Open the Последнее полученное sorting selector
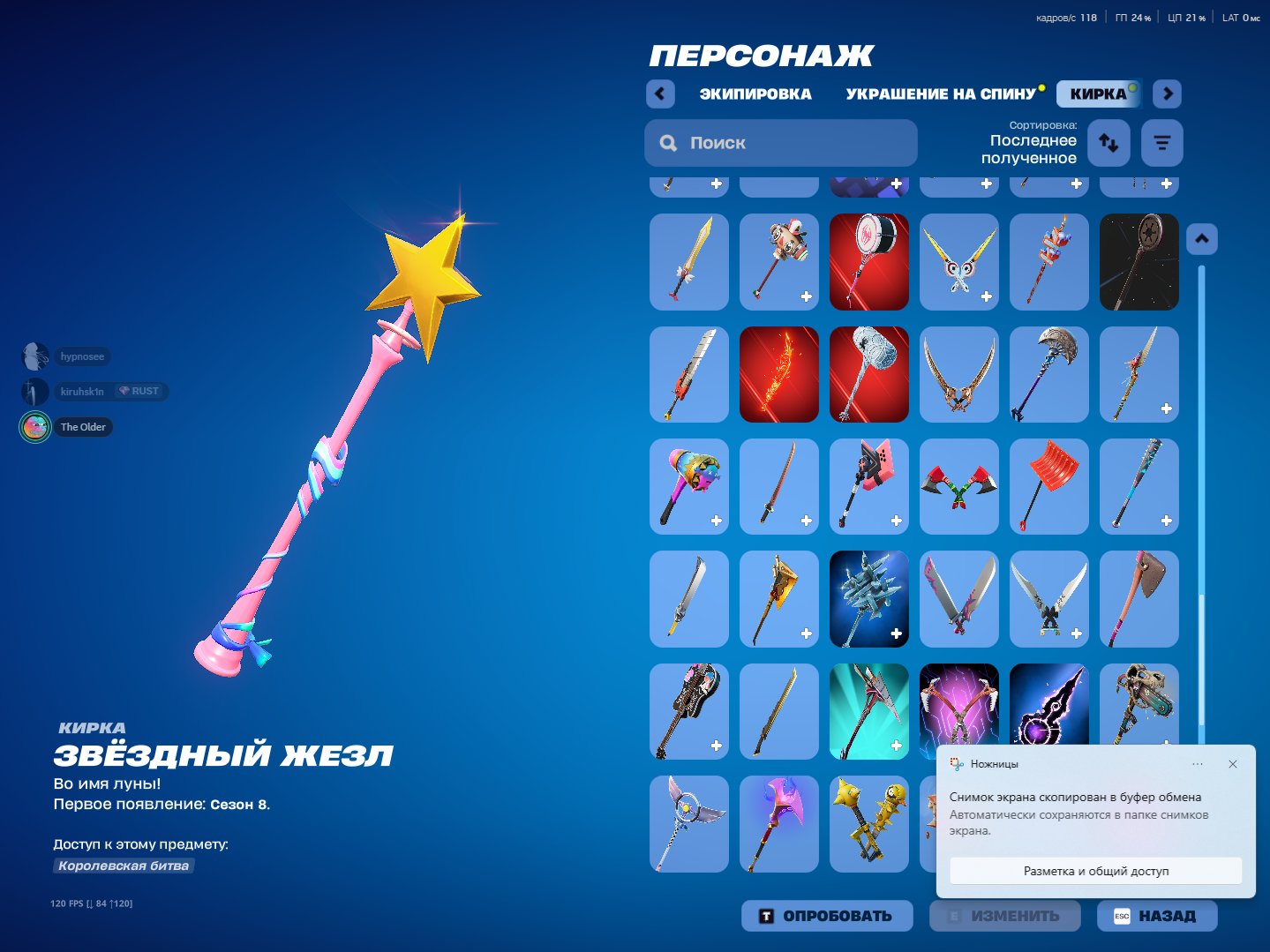The image size is (1270, 952). click(1033, 150)
